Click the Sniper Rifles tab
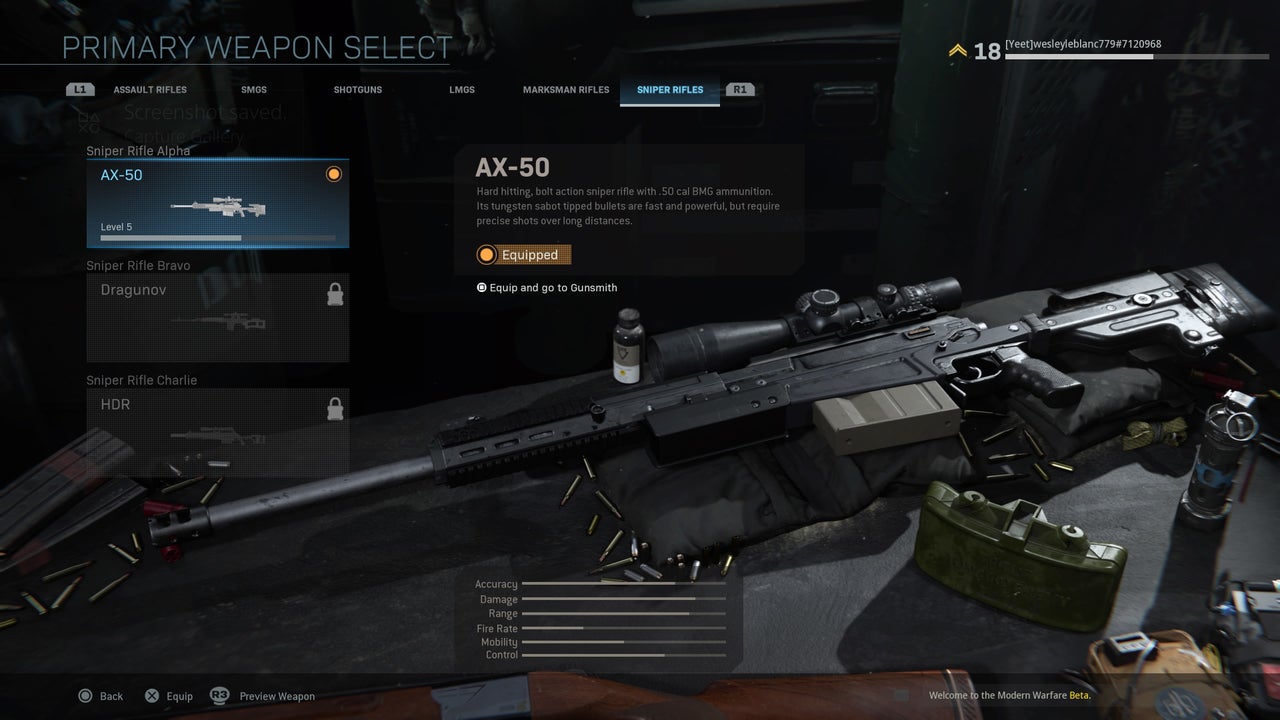The image size is (1280, 720). tap(670, 90)
